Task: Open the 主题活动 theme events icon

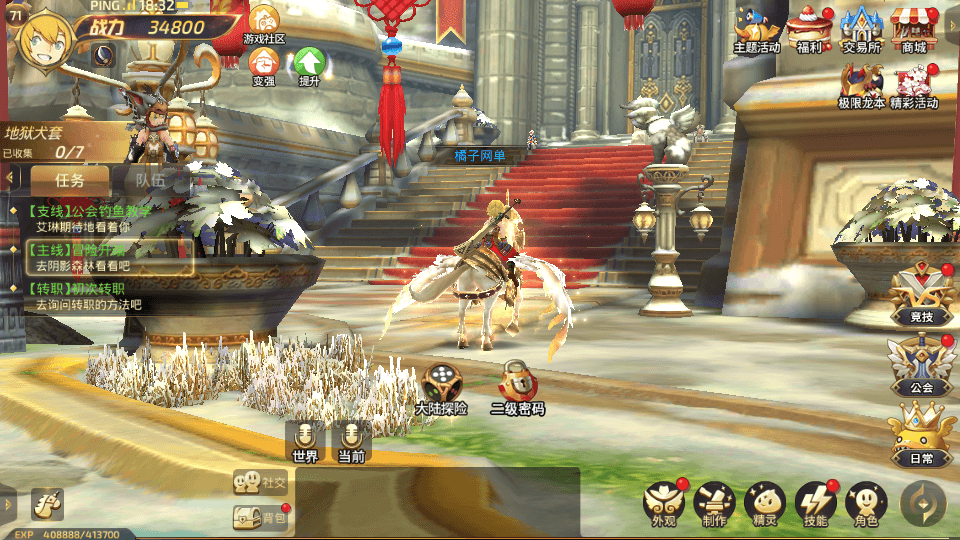Action: click(x=757, y=26)
